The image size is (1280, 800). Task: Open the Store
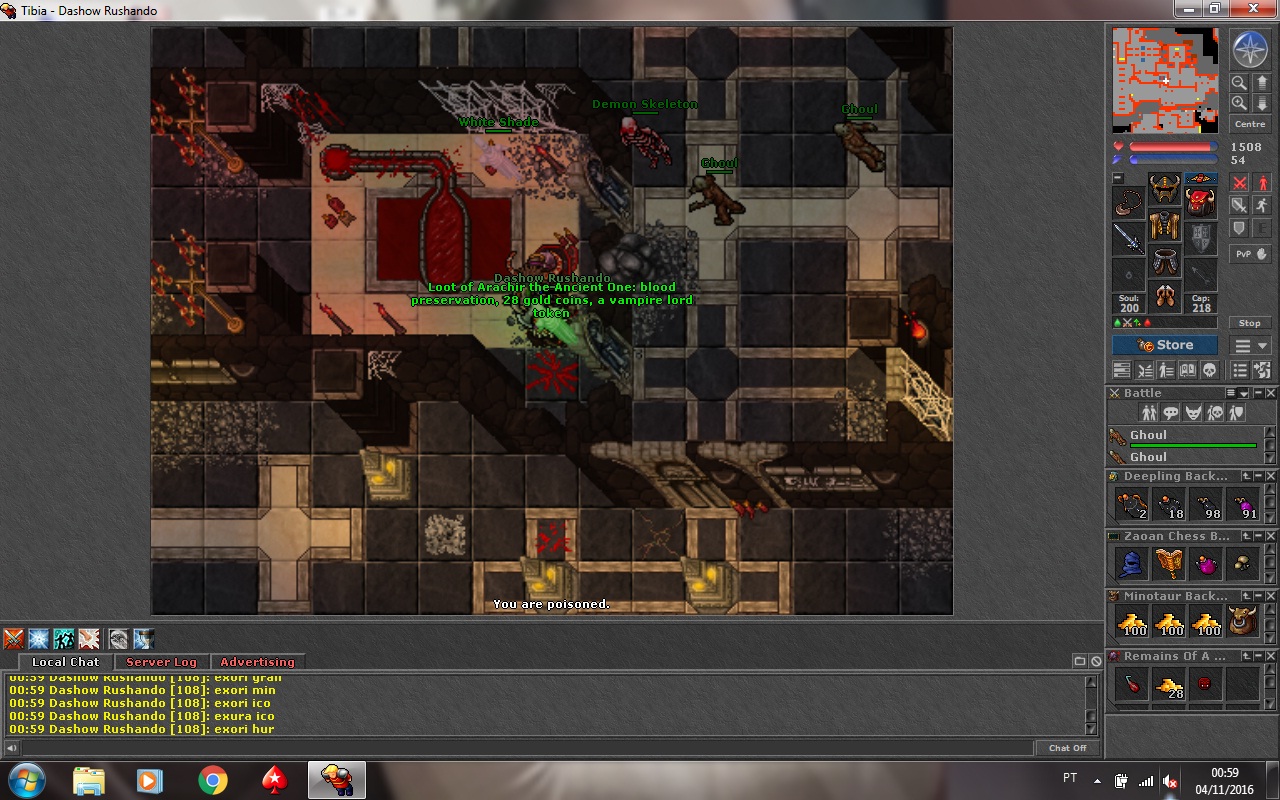pyautogui.click(x=1165, y=345)
